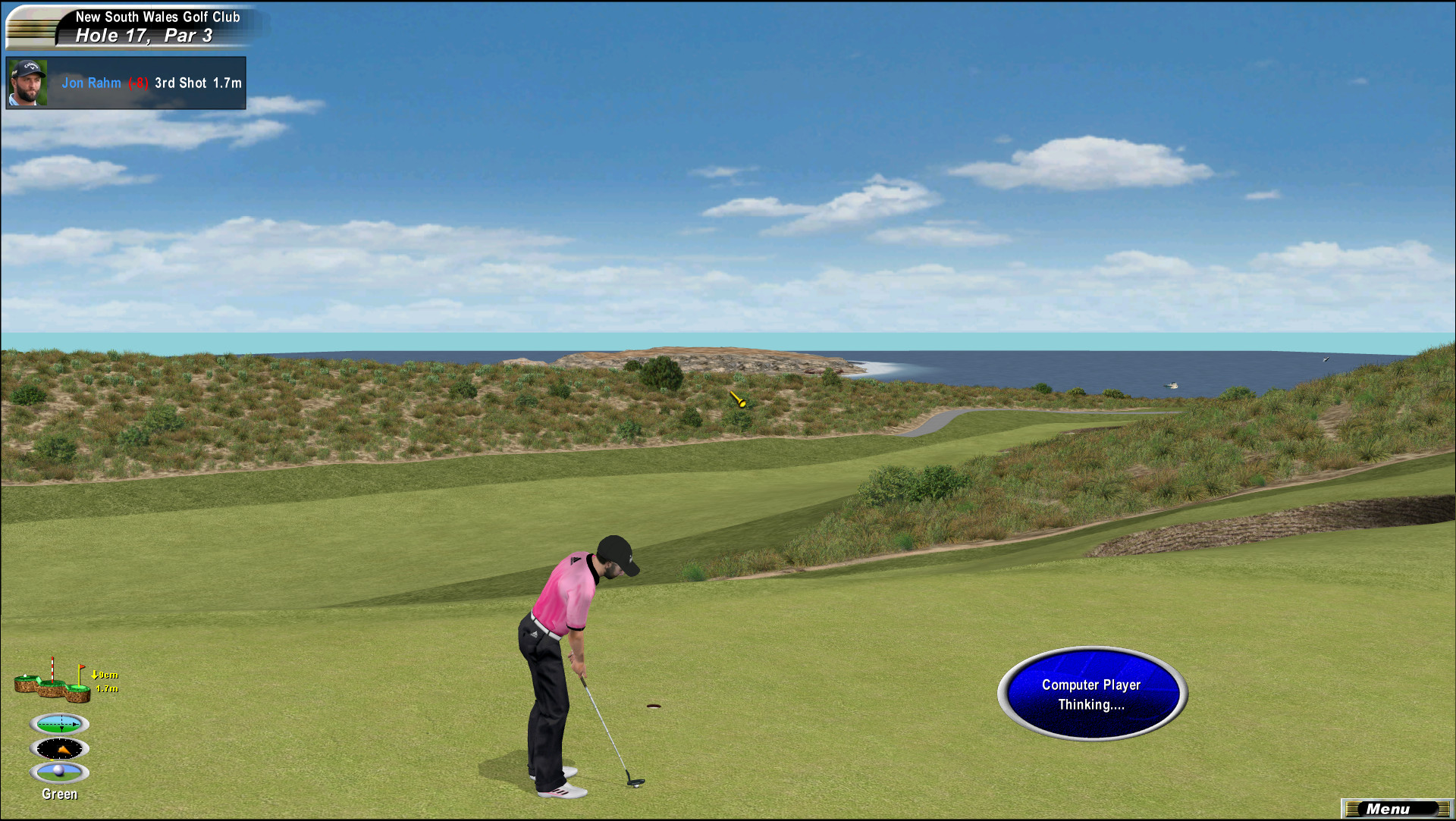Click the hole 17 course info banner
The width and height of the screenshot is (1456, 821).
tap(144, 27)
